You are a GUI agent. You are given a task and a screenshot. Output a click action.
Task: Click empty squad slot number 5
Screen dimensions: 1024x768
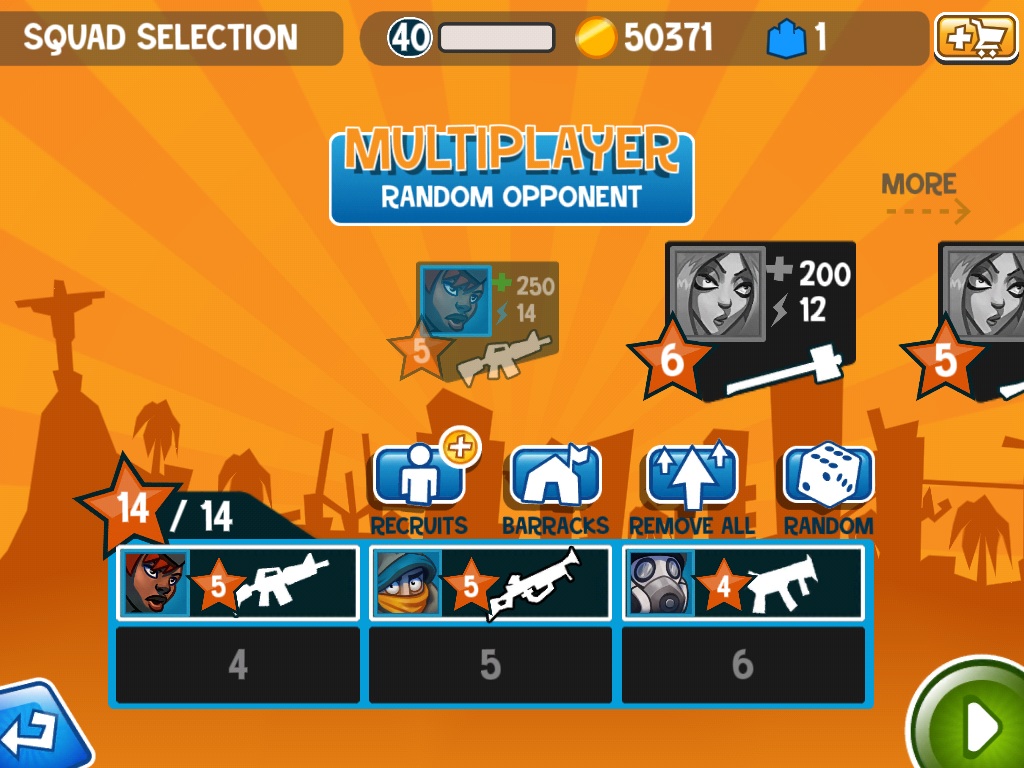click(x=490, y=665)
